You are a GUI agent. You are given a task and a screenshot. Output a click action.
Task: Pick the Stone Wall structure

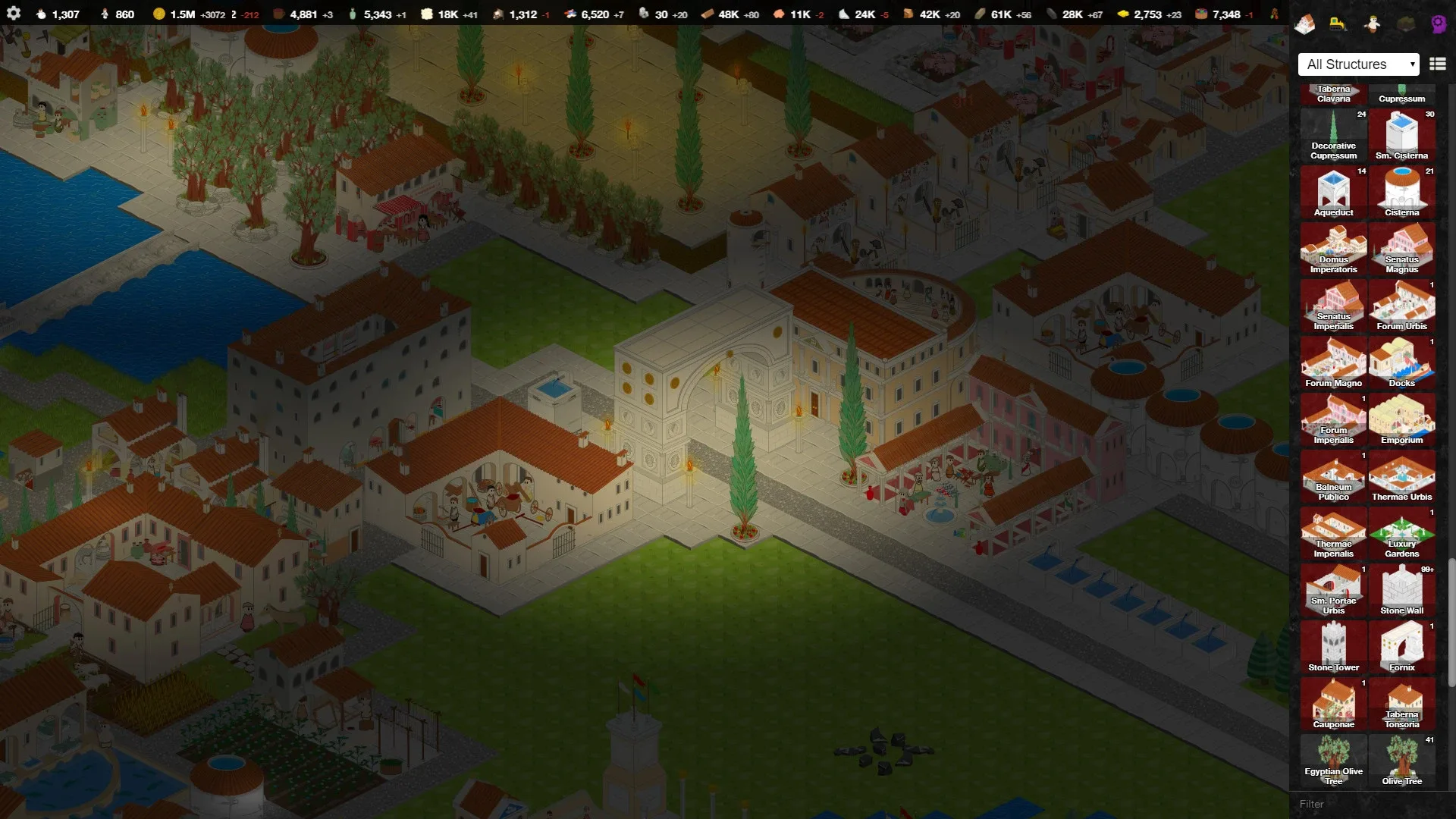click(1401, 591)
